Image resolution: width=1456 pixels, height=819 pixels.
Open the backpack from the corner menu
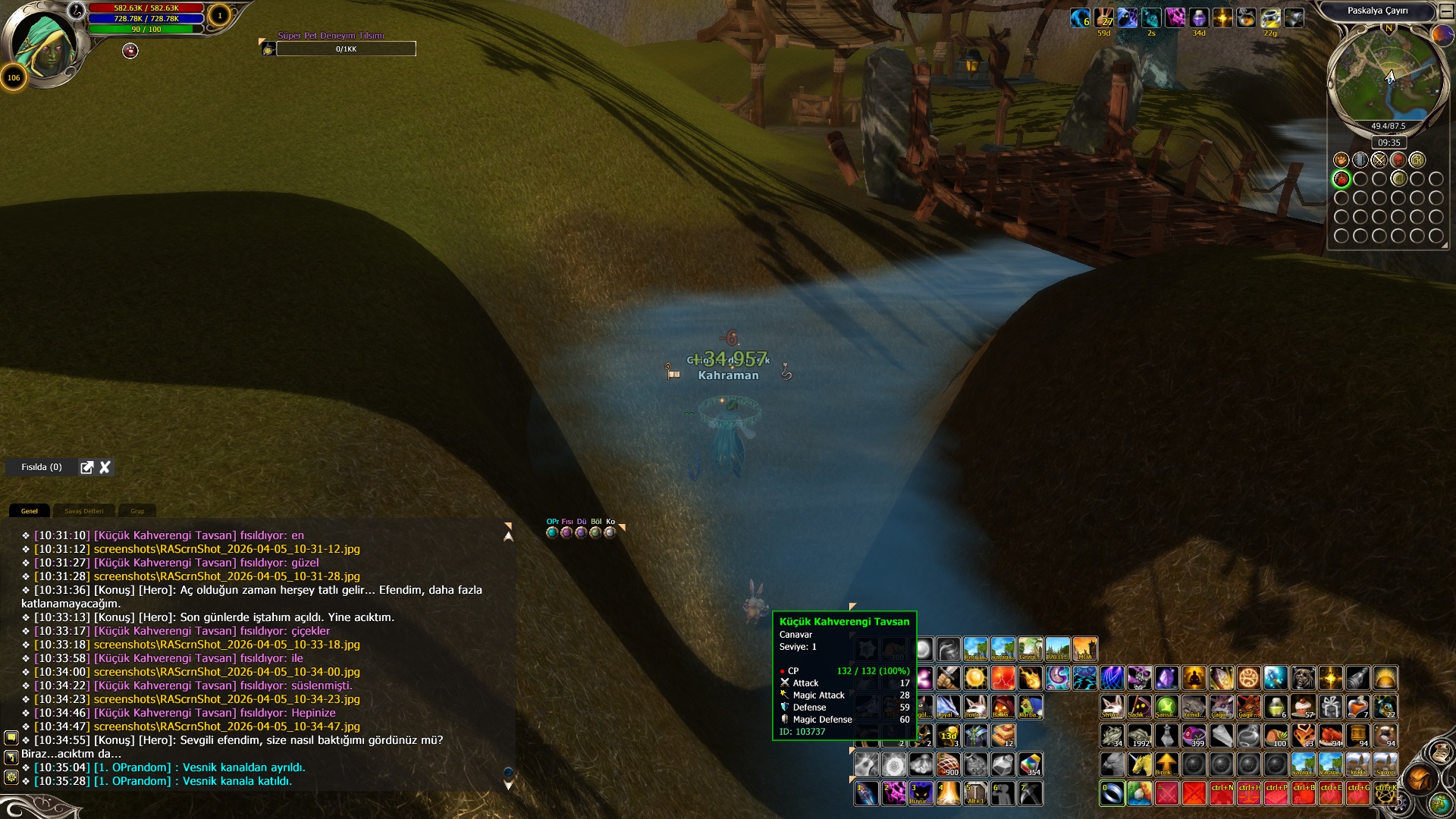pyautogui.click(x=1420, y=778)
